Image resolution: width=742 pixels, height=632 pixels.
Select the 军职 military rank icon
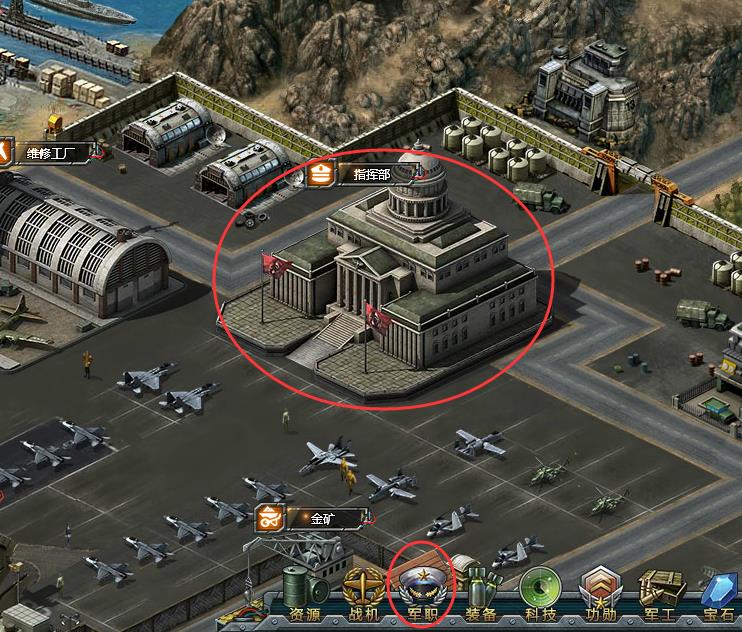(423, 590)
